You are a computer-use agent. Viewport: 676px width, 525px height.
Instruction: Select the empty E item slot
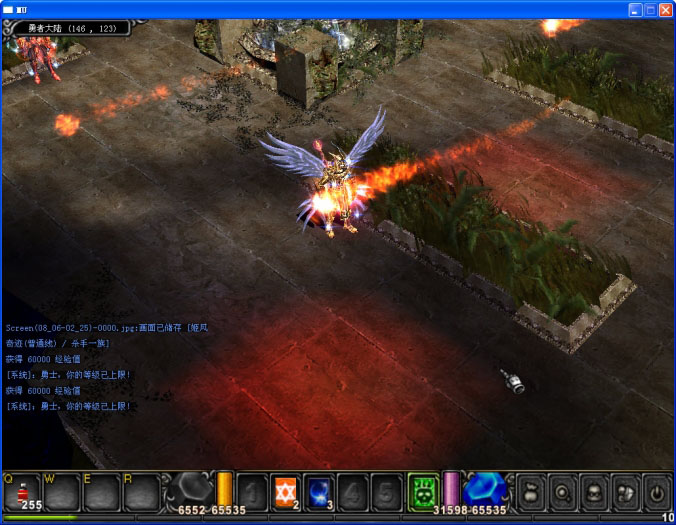pos(102,493)
